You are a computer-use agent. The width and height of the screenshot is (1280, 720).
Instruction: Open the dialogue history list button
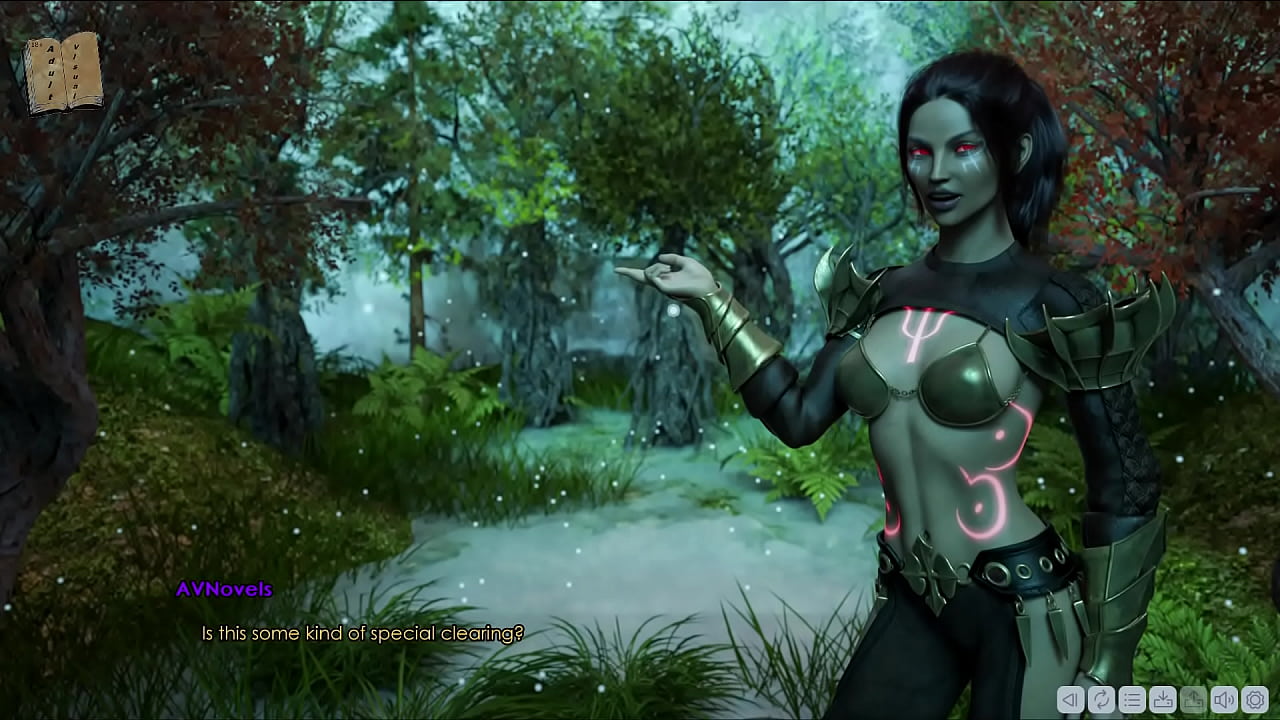pyautogui.click(x=1132, y=700)
